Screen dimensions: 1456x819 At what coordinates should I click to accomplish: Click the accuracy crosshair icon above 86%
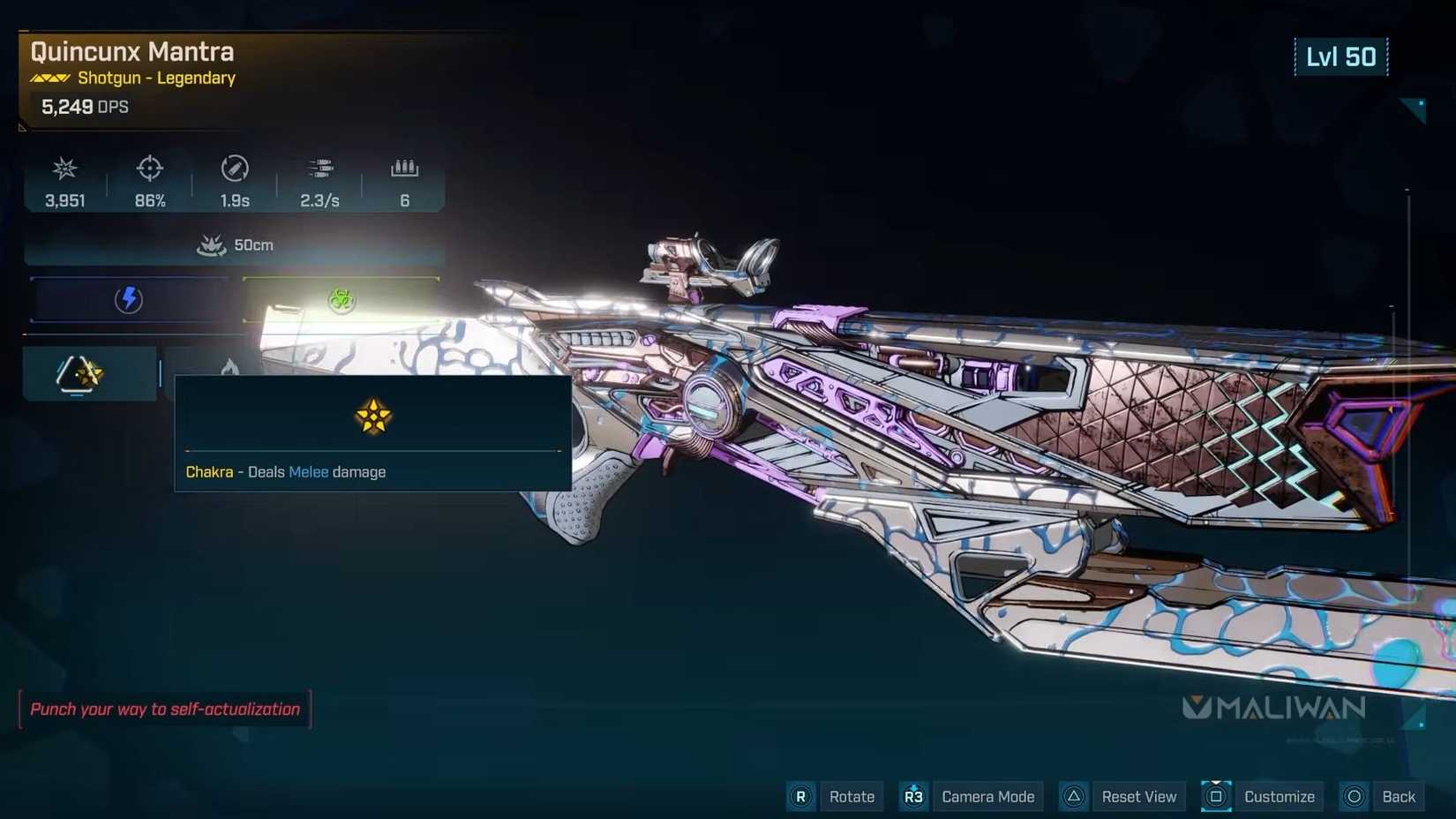pos(150,169)
